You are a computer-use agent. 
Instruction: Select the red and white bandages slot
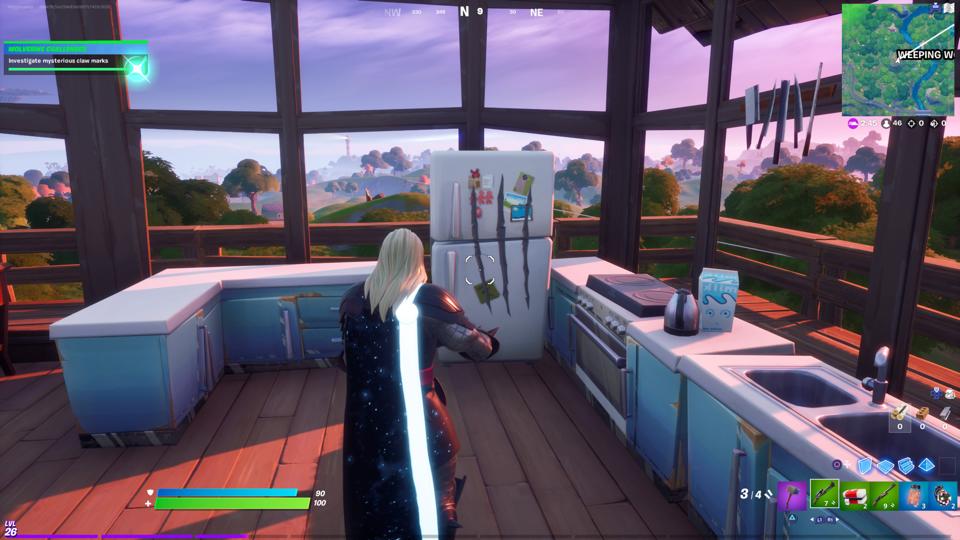[854, 495]
